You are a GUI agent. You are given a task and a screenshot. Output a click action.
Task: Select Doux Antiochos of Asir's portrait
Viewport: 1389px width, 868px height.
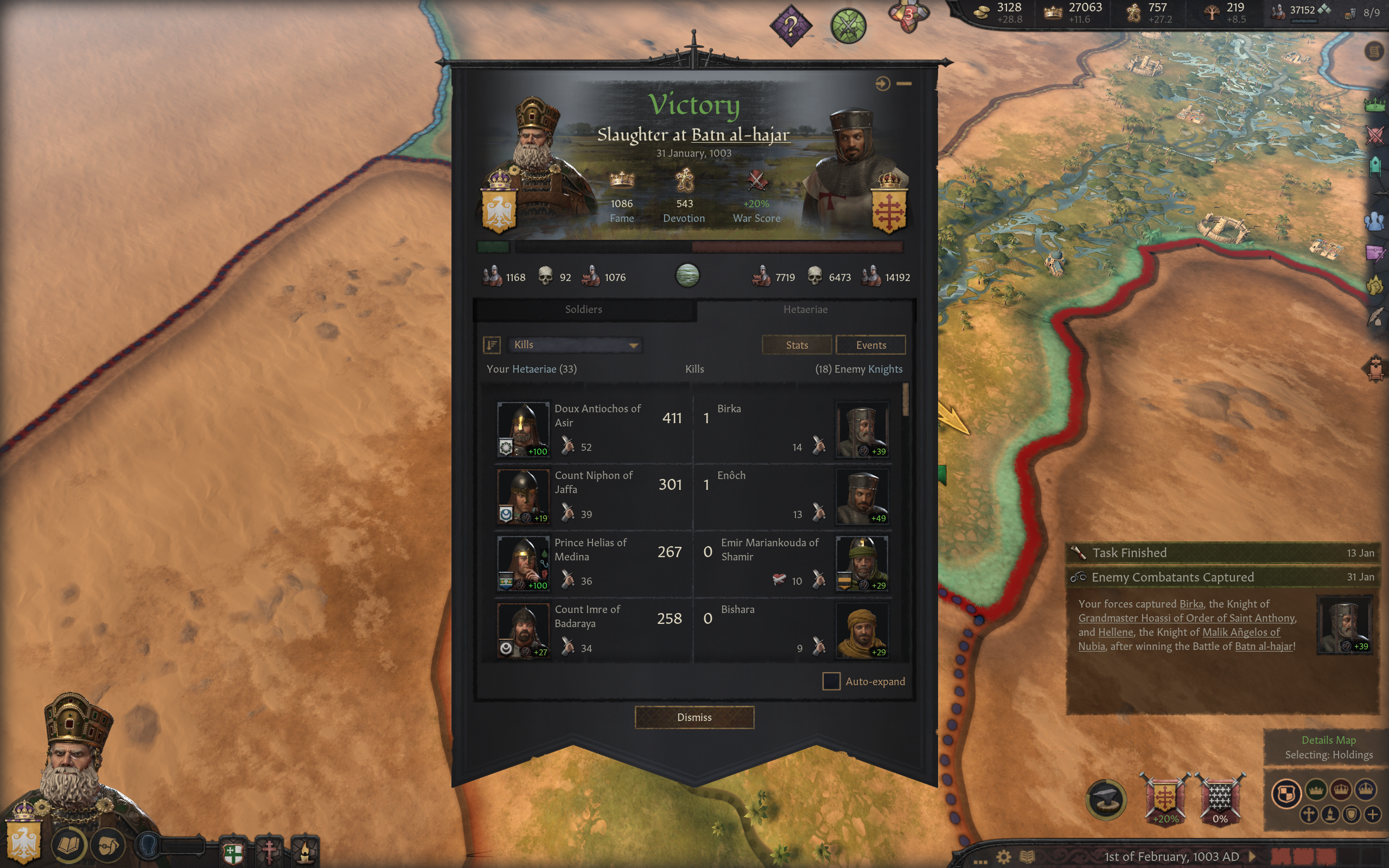pos(523,429)
